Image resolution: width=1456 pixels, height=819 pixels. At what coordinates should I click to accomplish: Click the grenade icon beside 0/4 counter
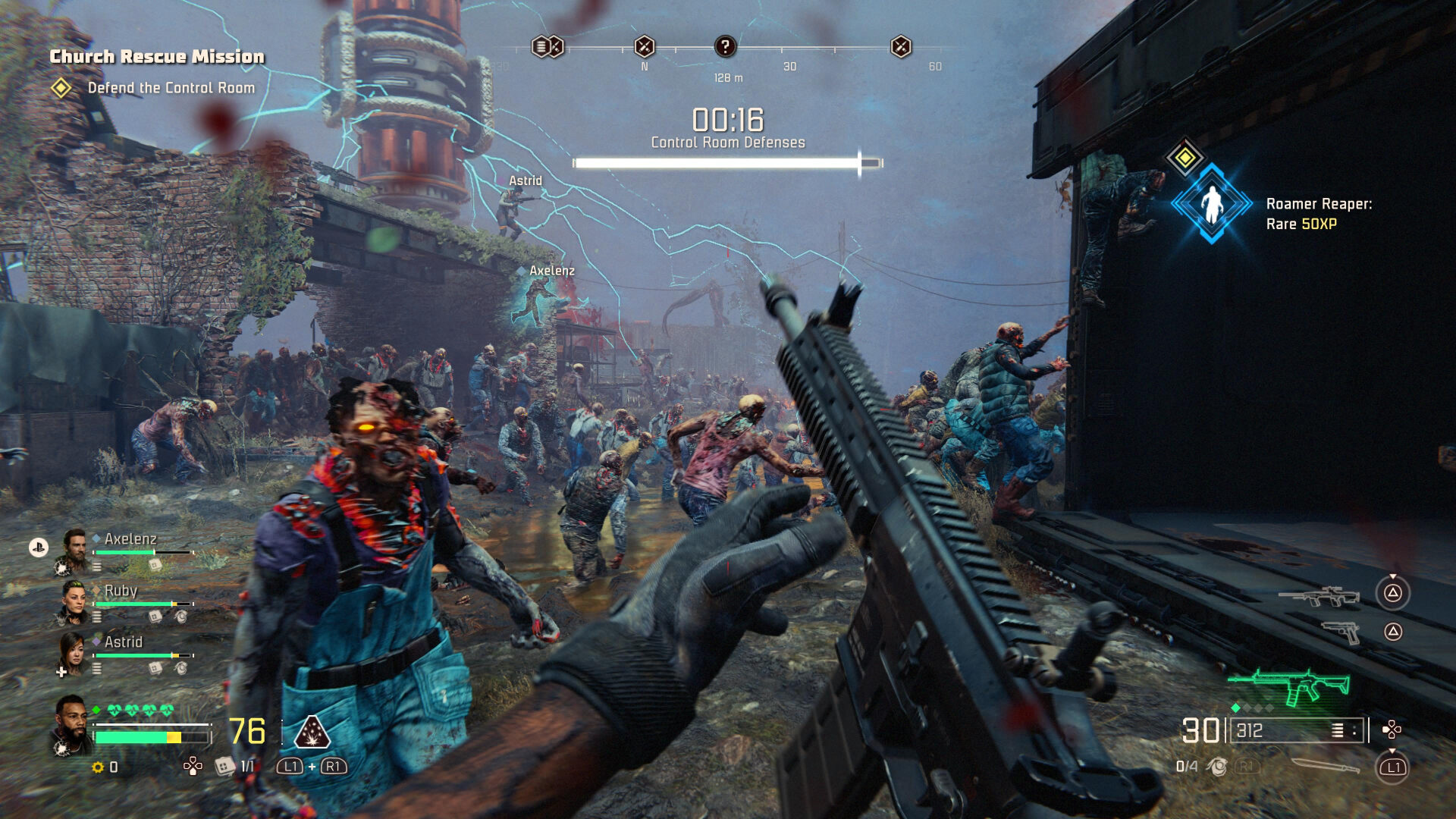[x=1218, y=767]
